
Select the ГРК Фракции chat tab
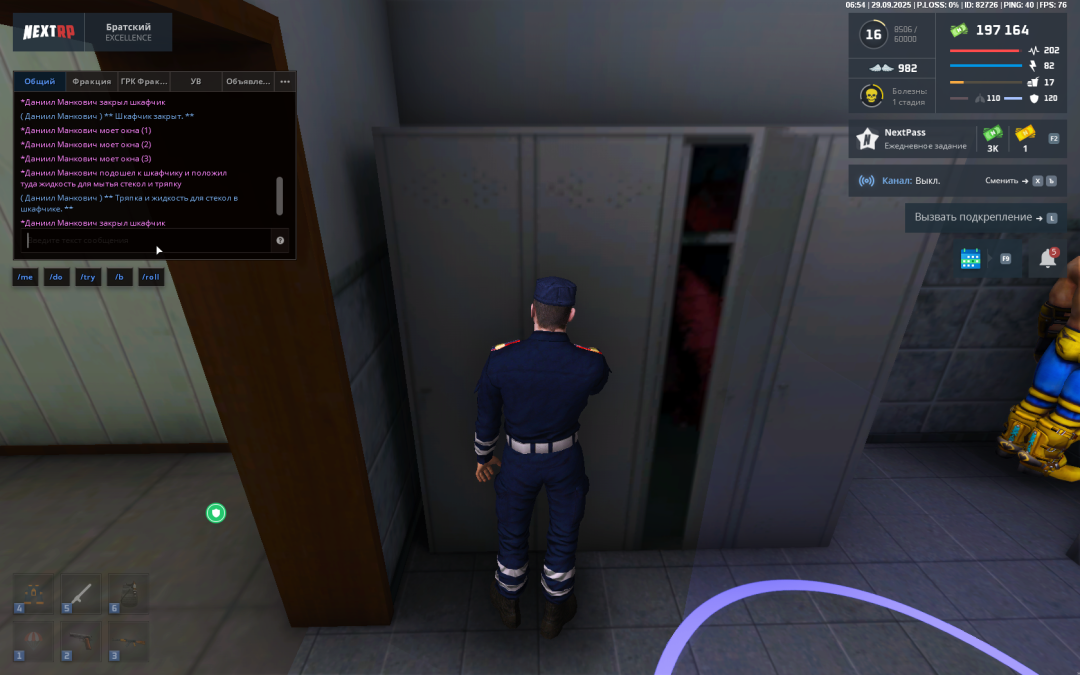[x=144, y=81]
